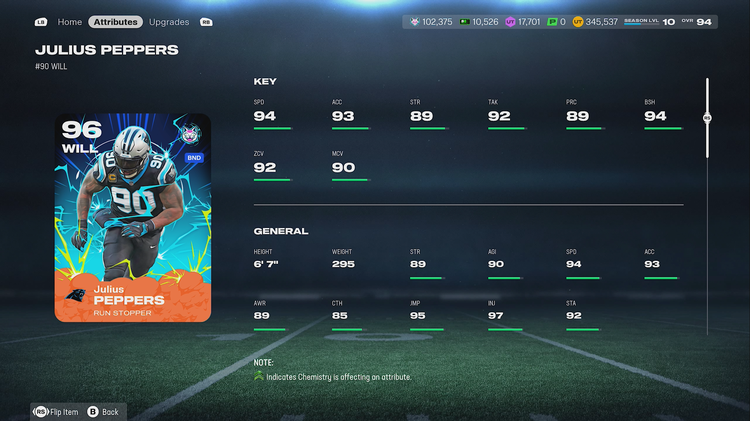Image resolution: width=750 pixels, height=421 pixels.
Task: Open the Upgrades tab
Action: (x=168, y=21)
